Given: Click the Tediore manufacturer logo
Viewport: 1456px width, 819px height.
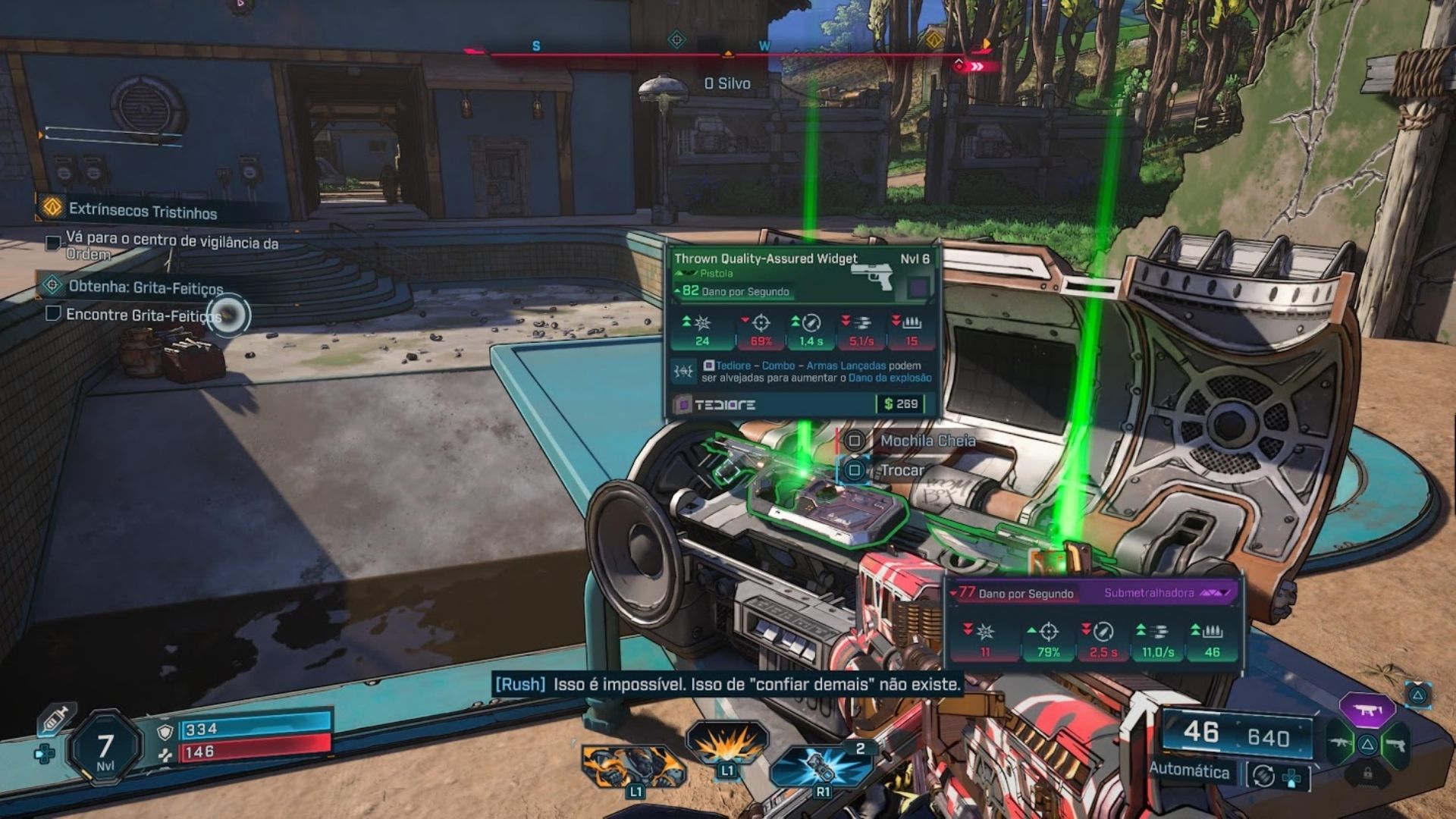Looking at the screenshot, I should point(723,405).
